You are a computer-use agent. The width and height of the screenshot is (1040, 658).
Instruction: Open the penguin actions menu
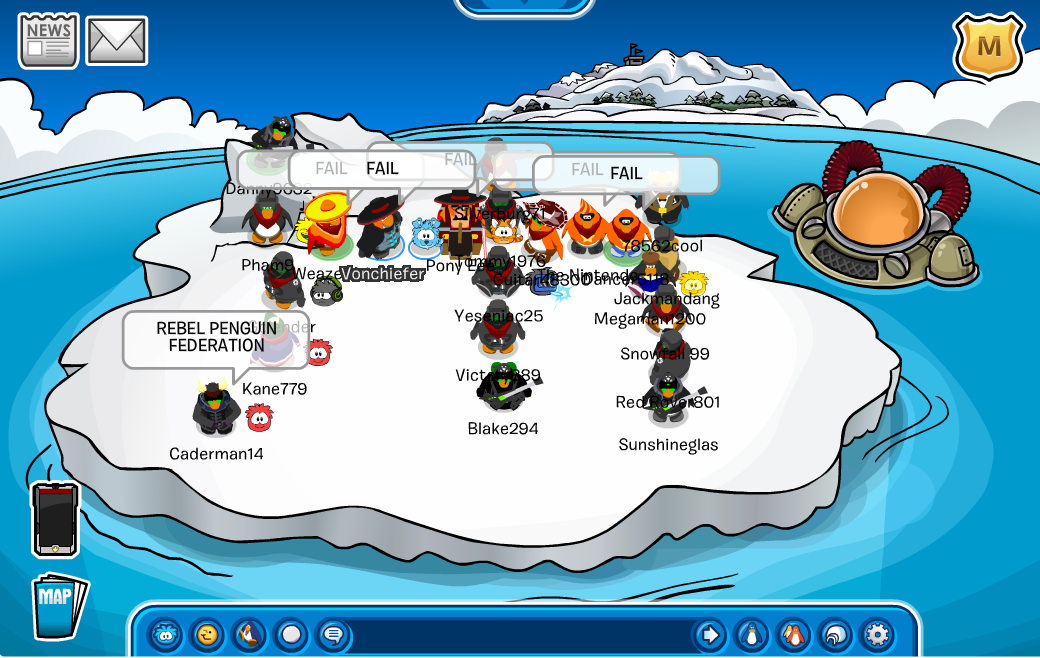249,634
